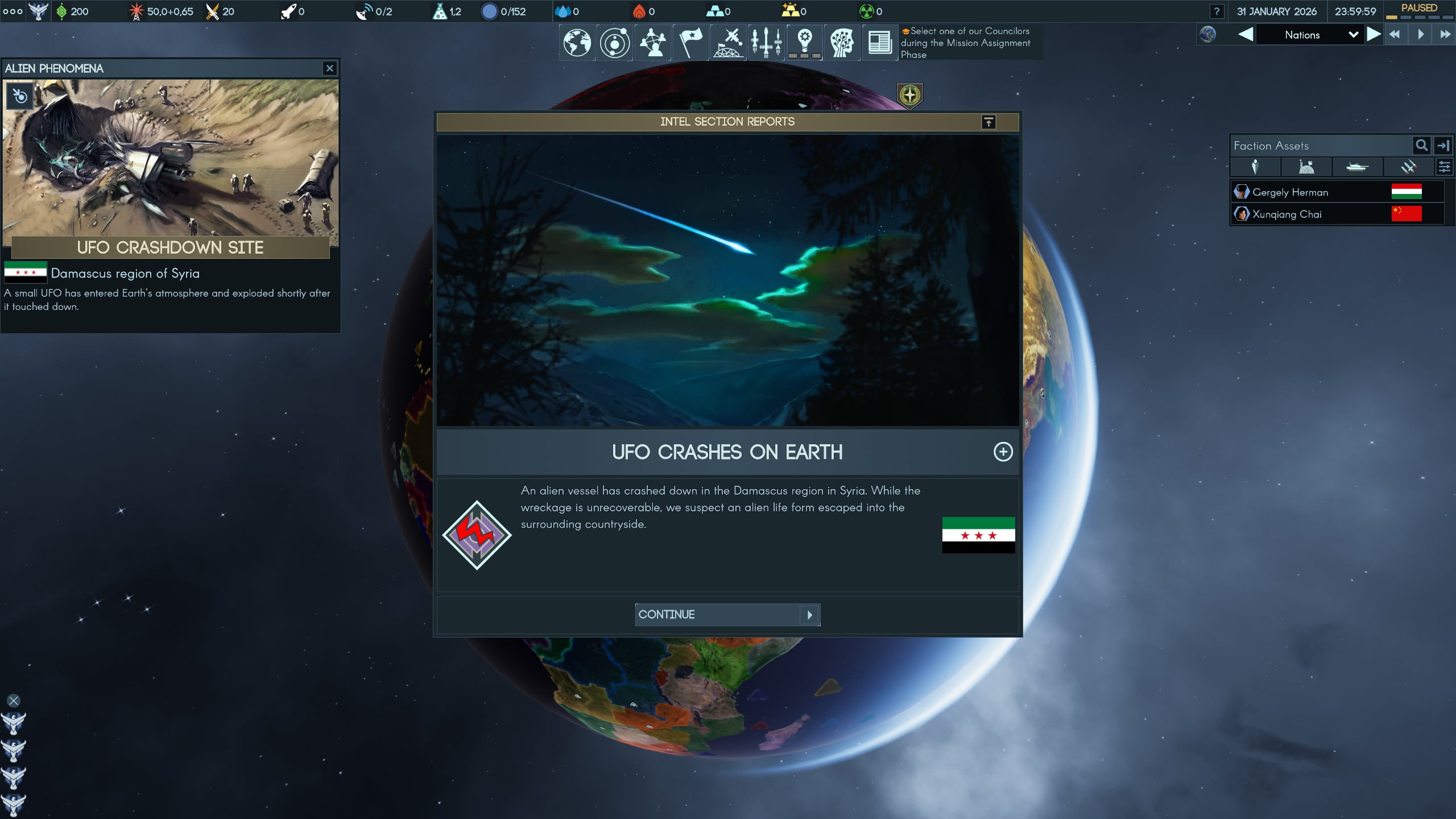Viewport: 1456px width, 819px height.
Task: Minimize the Intel Section Reports window
Action: 988,122
